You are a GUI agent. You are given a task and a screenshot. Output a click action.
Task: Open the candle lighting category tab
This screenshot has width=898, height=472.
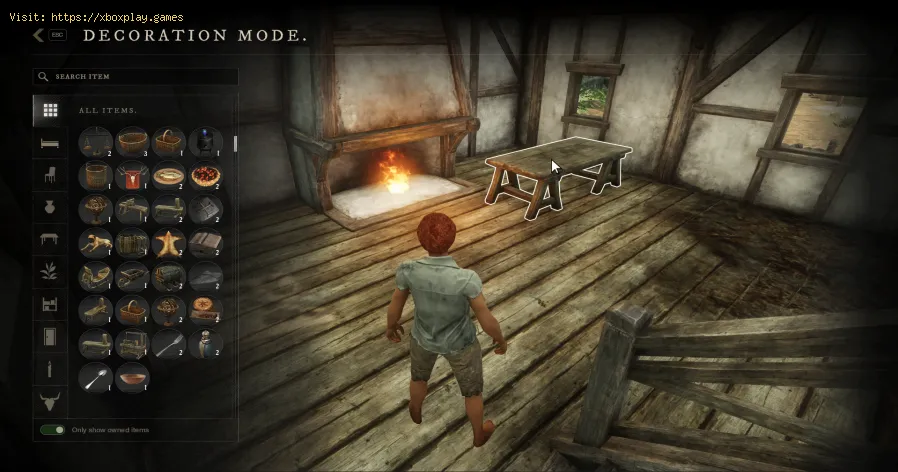click(49, 370)
